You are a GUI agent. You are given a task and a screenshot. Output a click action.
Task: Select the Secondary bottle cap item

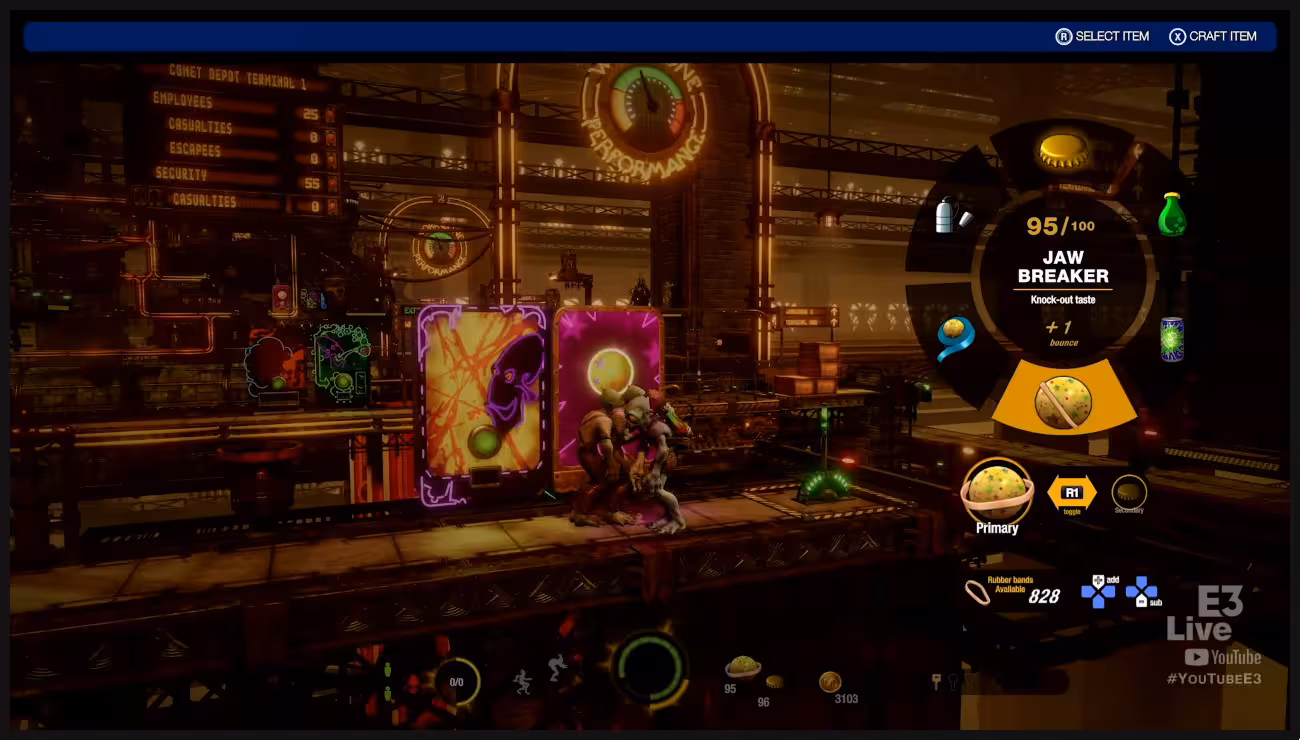[x=1129, y=491]
